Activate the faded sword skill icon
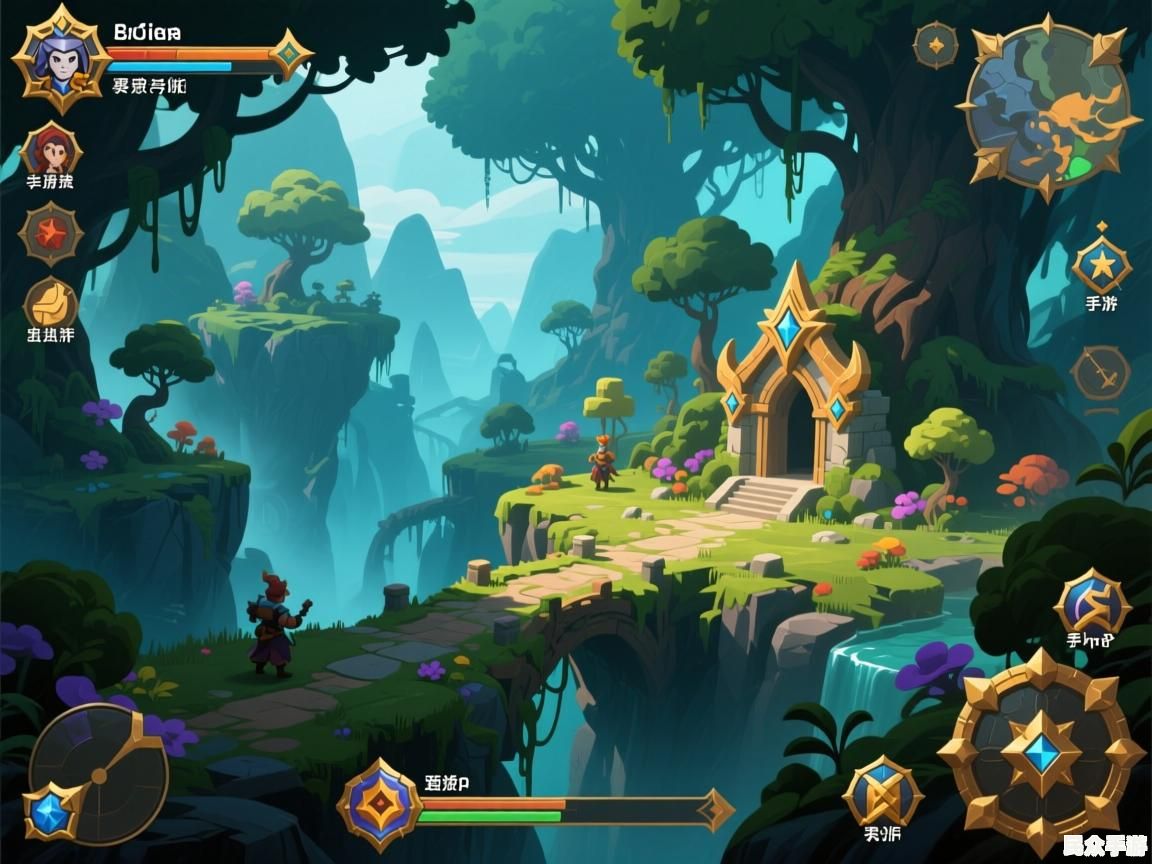The image size is (1152, 864). tap(1100, 373)
